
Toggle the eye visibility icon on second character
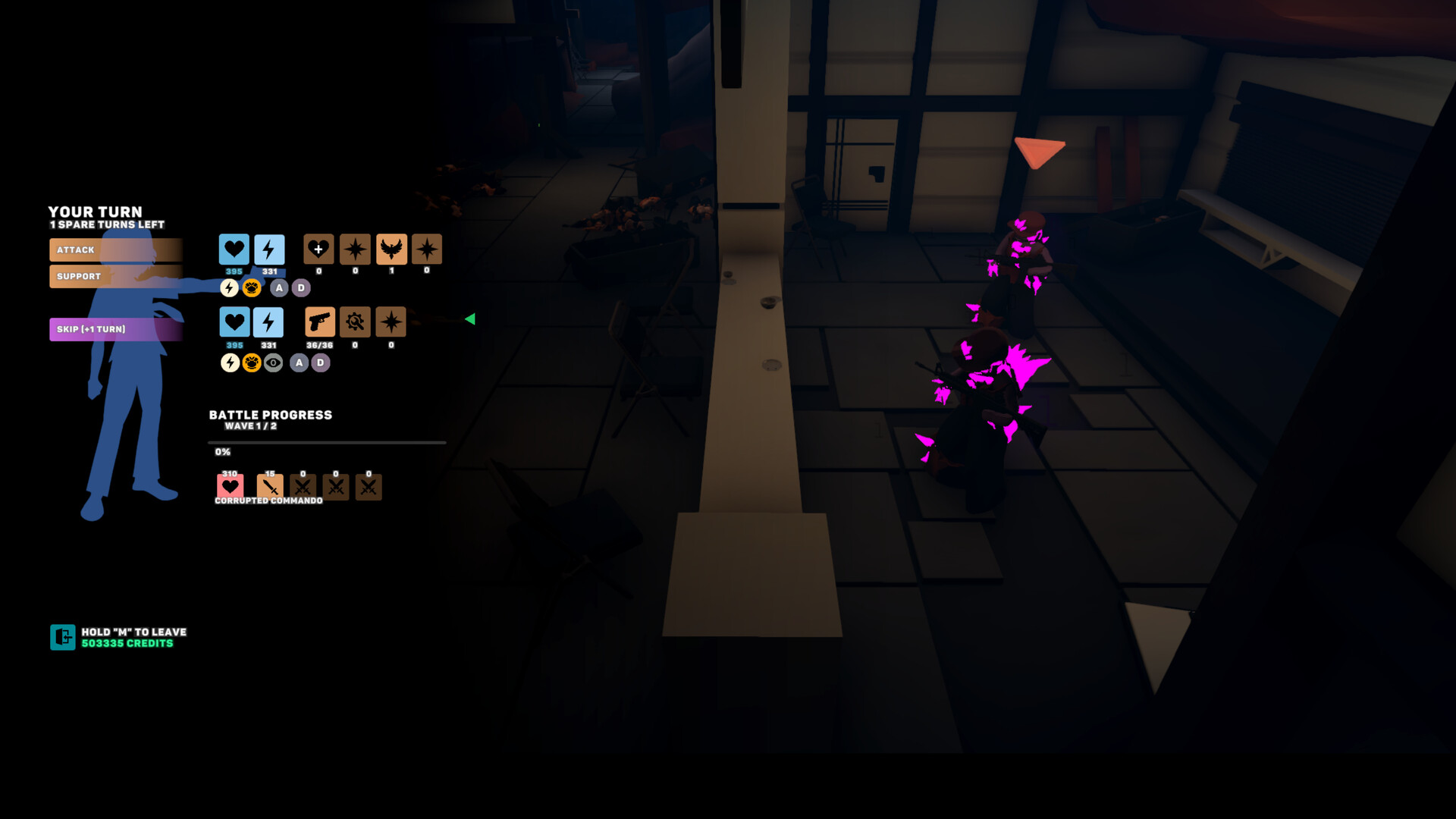point(273,362)
